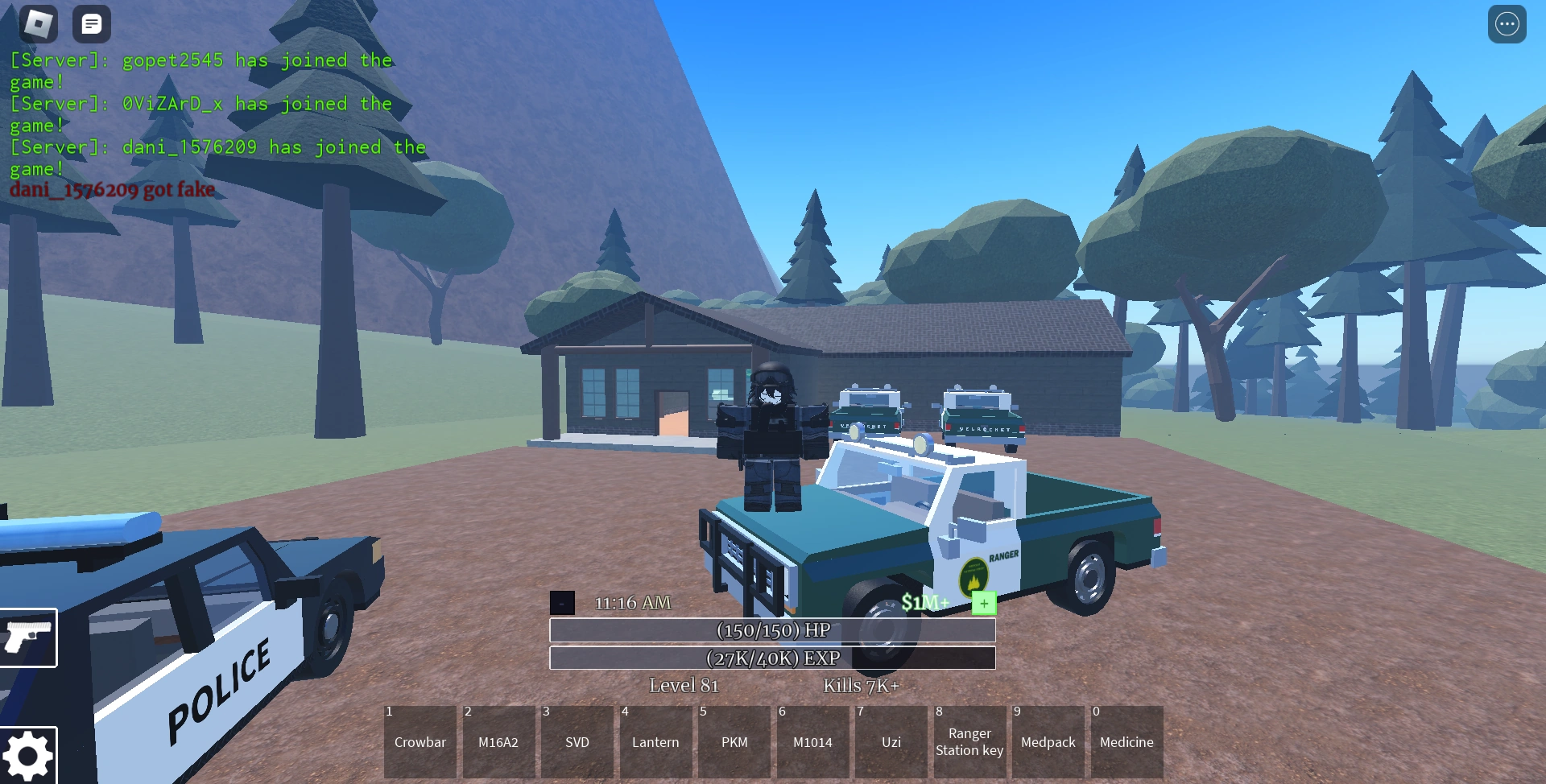This screenshot has height=784, width=1546.
Task: Open the Roblox three-dot menu
Action: tap(1507, 24)
